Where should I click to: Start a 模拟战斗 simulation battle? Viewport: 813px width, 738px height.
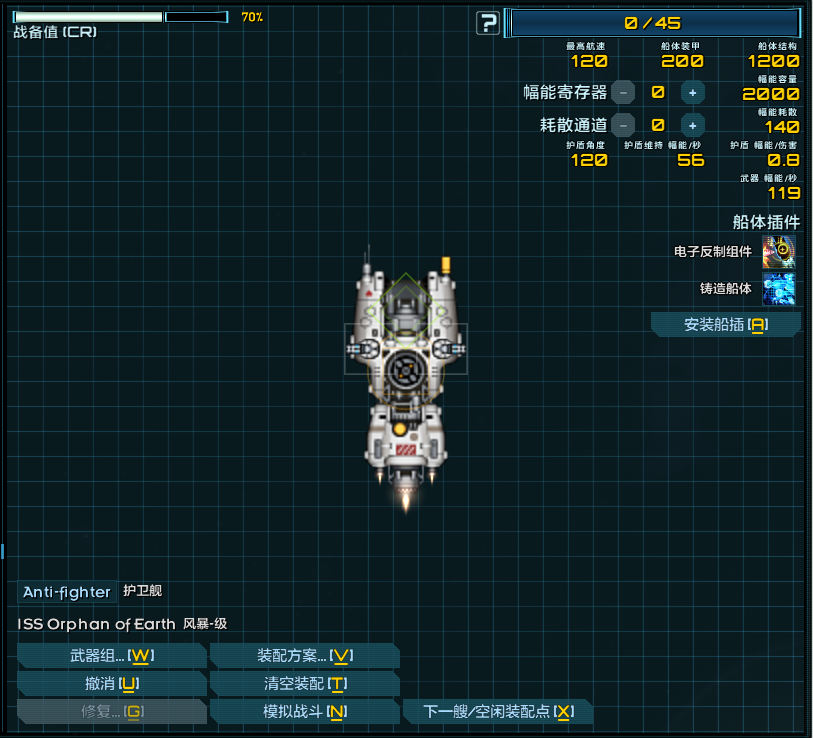[x=304, y=712]
